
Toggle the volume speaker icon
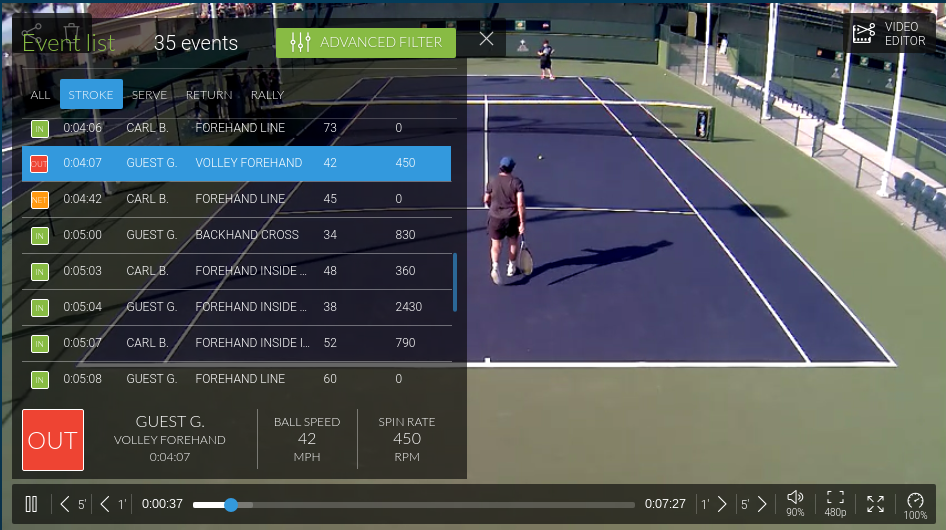point(795,498)
